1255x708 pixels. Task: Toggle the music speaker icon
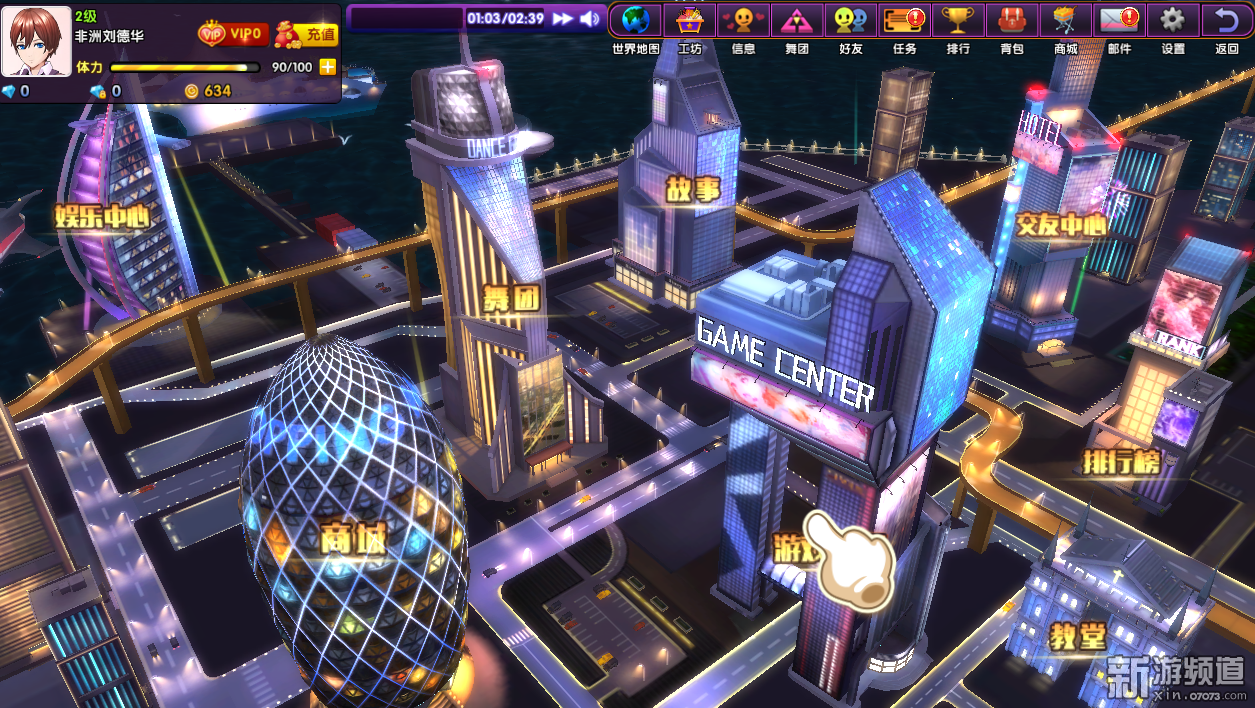click(590, 18)
